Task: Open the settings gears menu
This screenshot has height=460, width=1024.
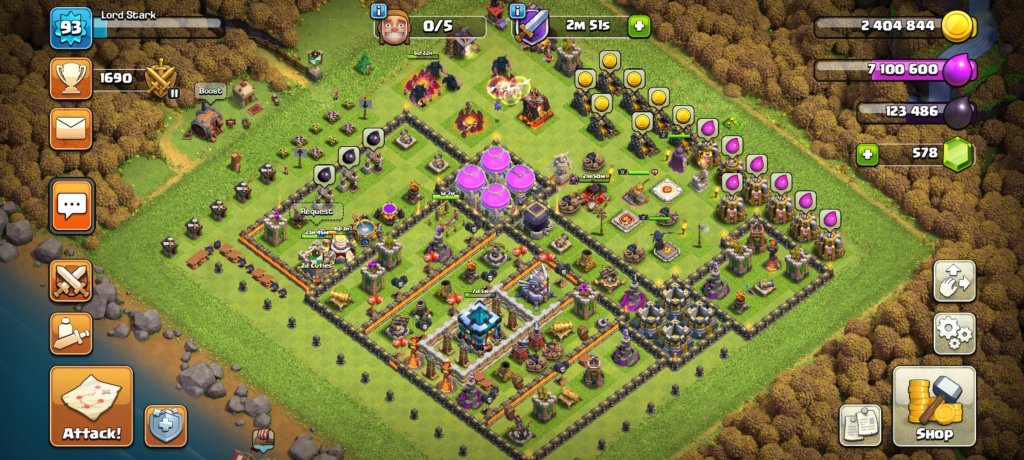Action: (x=954, y=333)
